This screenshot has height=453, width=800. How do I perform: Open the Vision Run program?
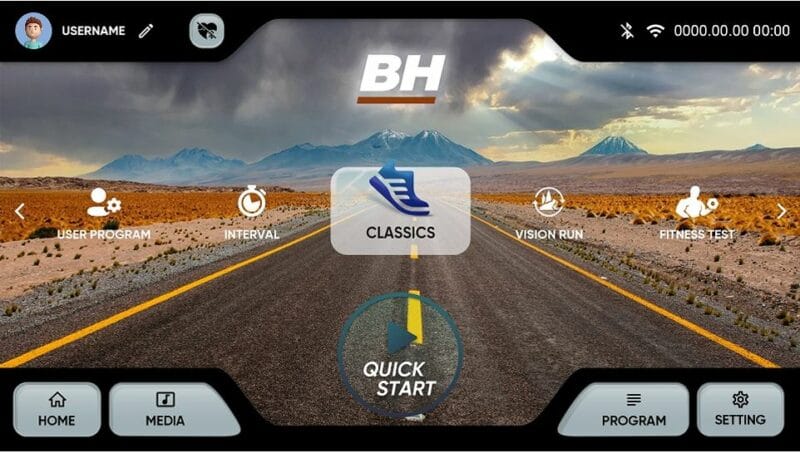click(x=549, y=213)
